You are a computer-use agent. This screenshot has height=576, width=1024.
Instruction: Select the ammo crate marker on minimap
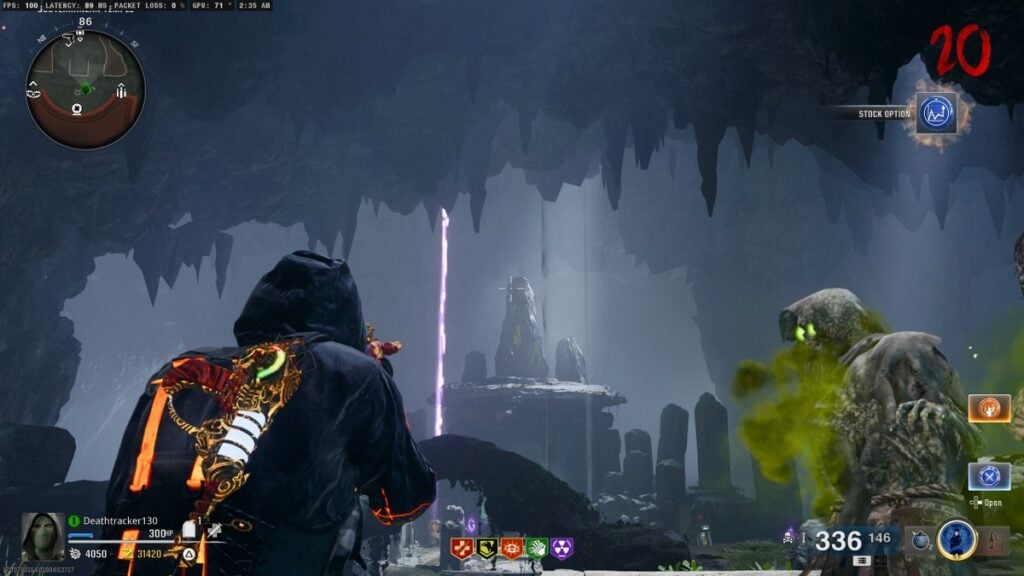(x=121, y=92)
